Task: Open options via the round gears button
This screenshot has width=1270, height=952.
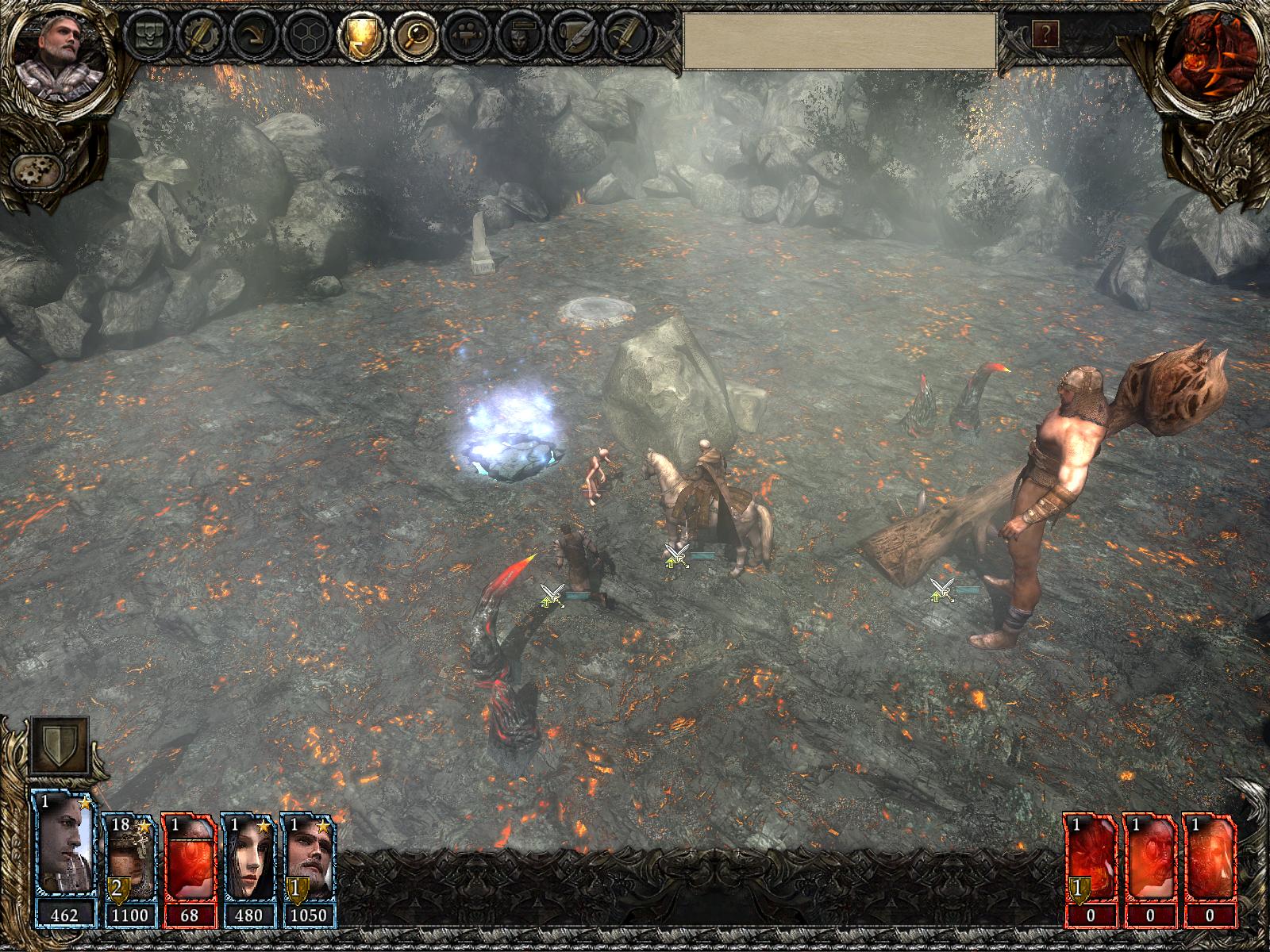Action: pyautogui.click(x=38, y=171)
